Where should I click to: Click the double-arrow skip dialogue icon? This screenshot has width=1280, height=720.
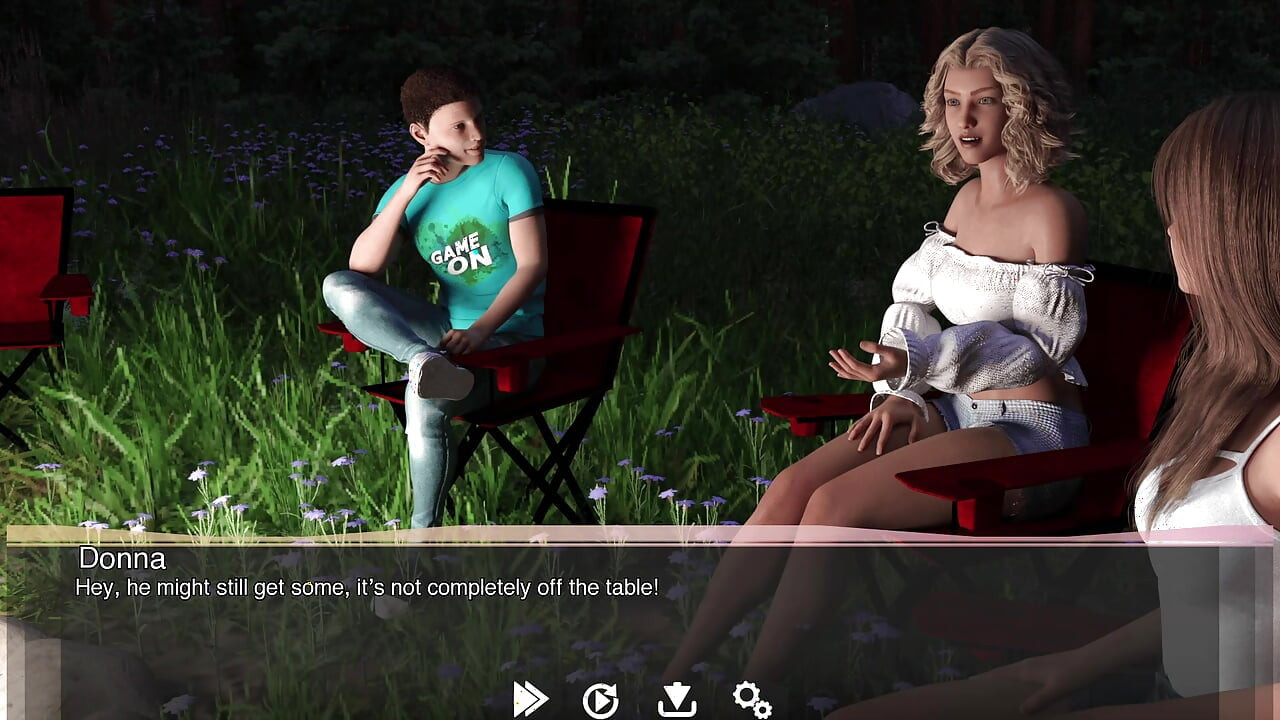pyautogui.click(x=530, y=699)
